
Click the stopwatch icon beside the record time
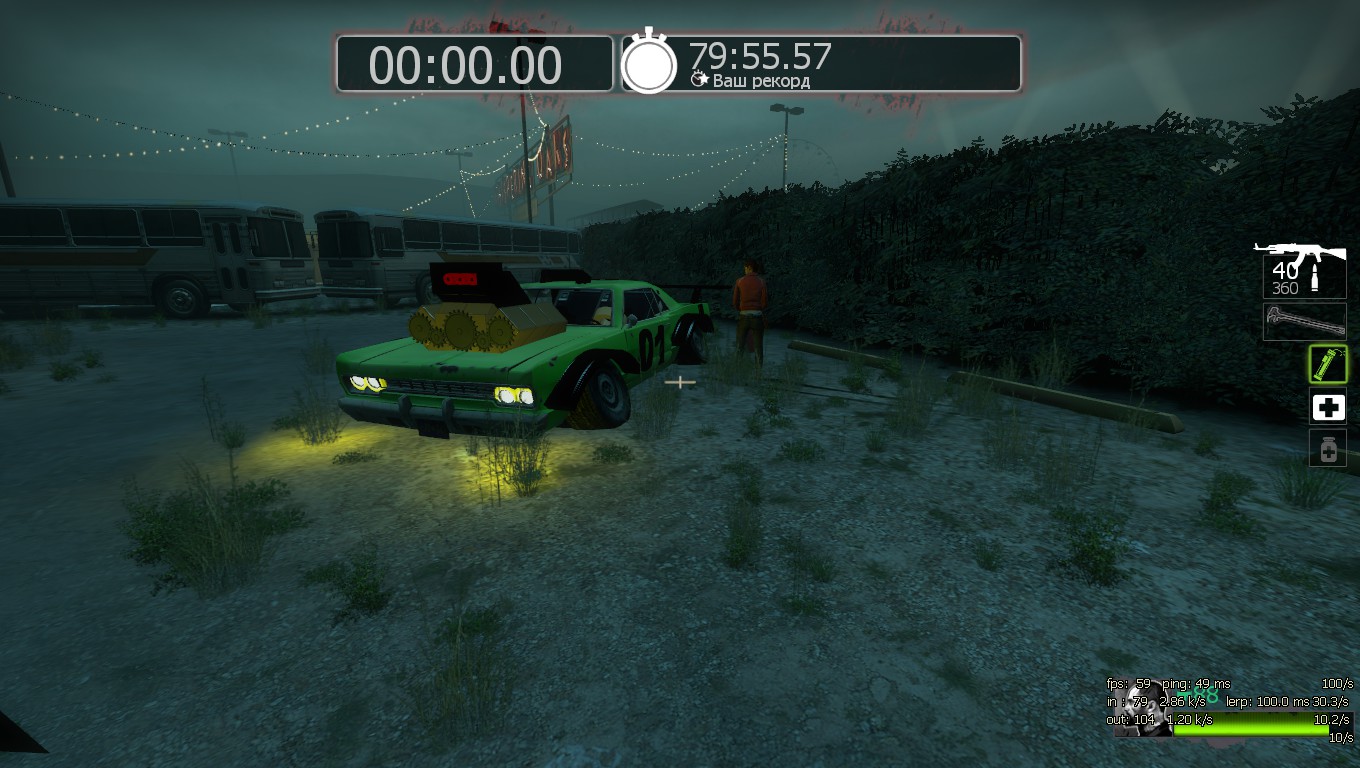pyautogui.click(x=649, y=63)
